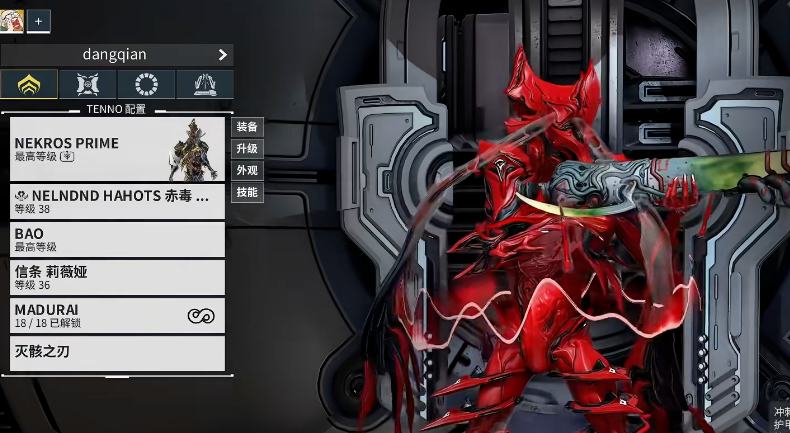
Task: Open the 外观 appearance button
Action: pos(247,171)
